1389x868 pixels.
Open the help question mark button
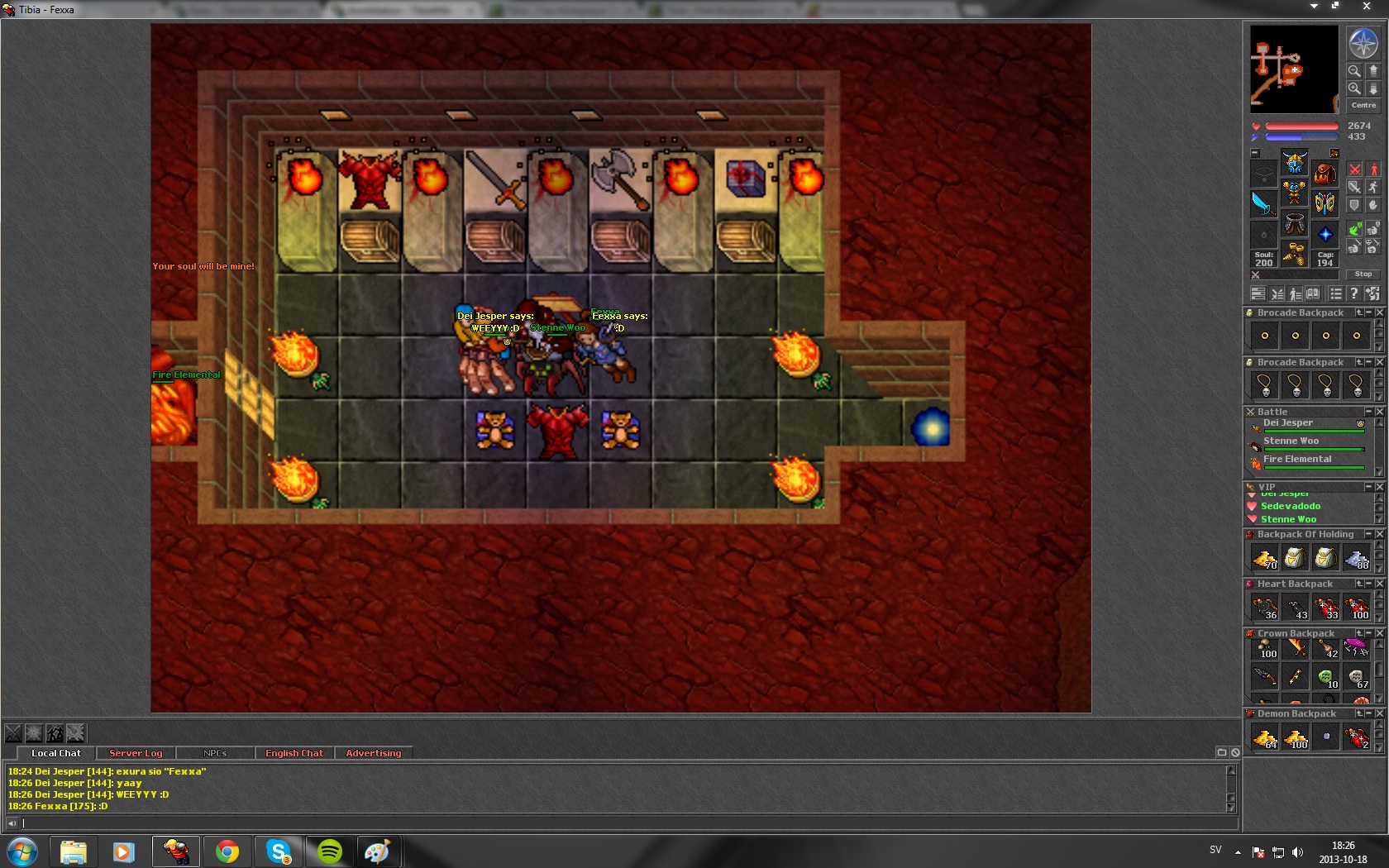(1353, 293)
